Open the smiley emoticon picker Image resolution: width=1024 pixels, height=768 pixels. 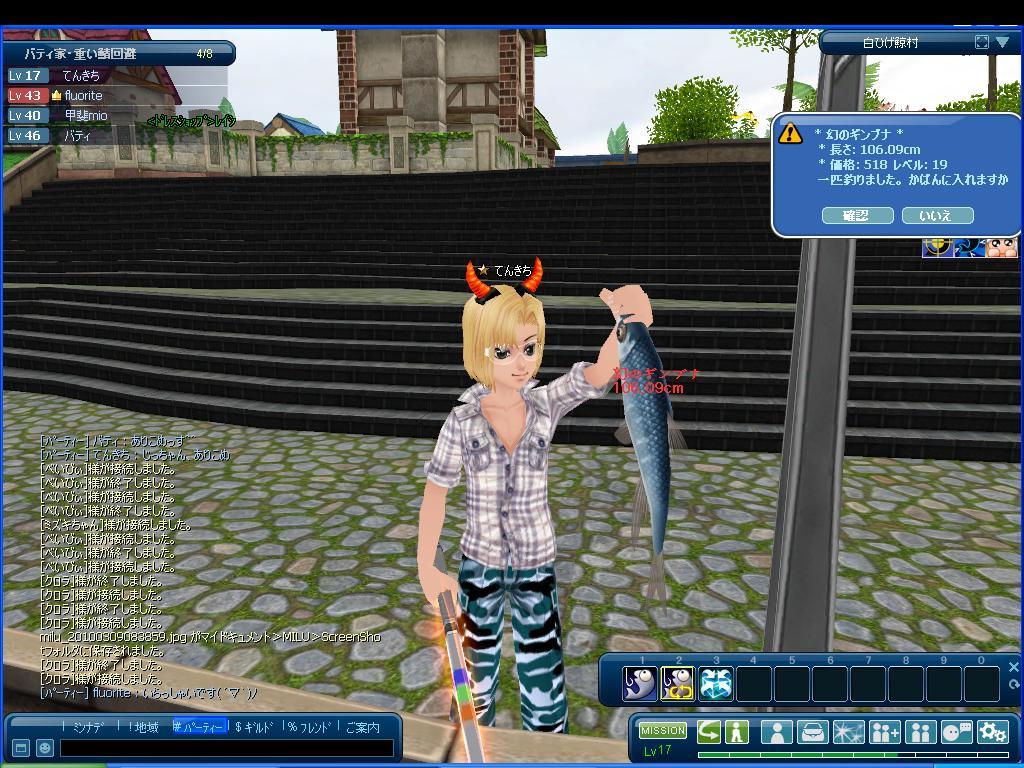click(45, 747)
